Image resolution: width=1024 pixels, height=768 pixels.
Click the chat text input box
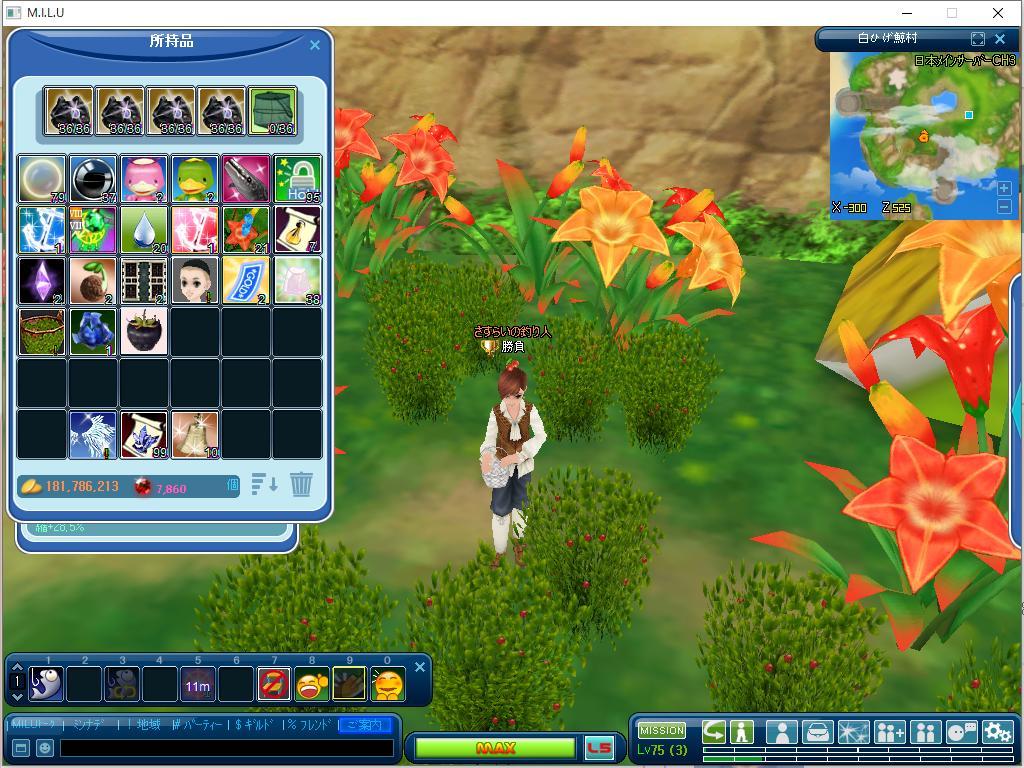tap(226, 747)
